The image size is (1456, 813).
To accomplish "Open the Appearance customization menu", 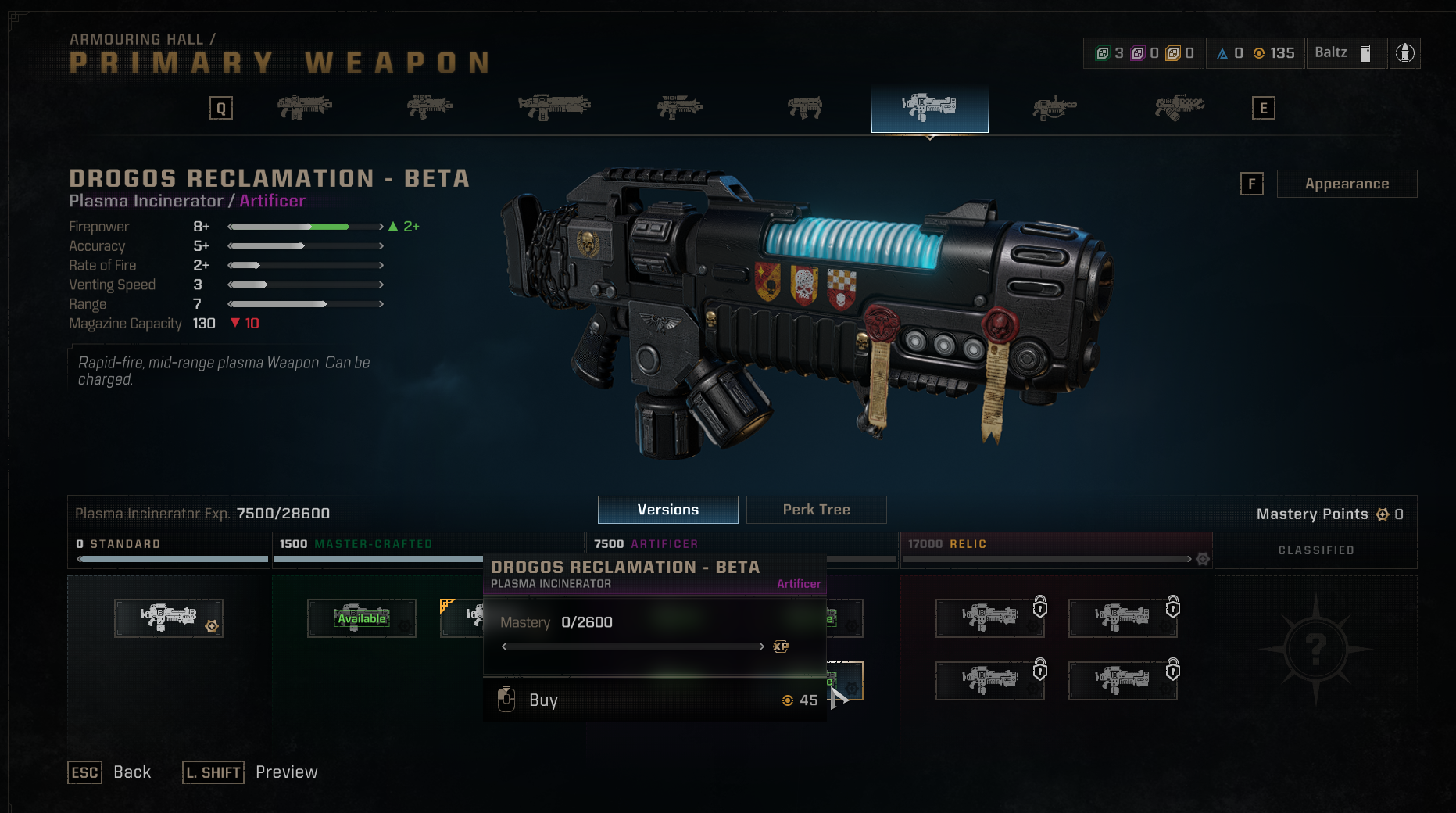I will [1346, 184].
